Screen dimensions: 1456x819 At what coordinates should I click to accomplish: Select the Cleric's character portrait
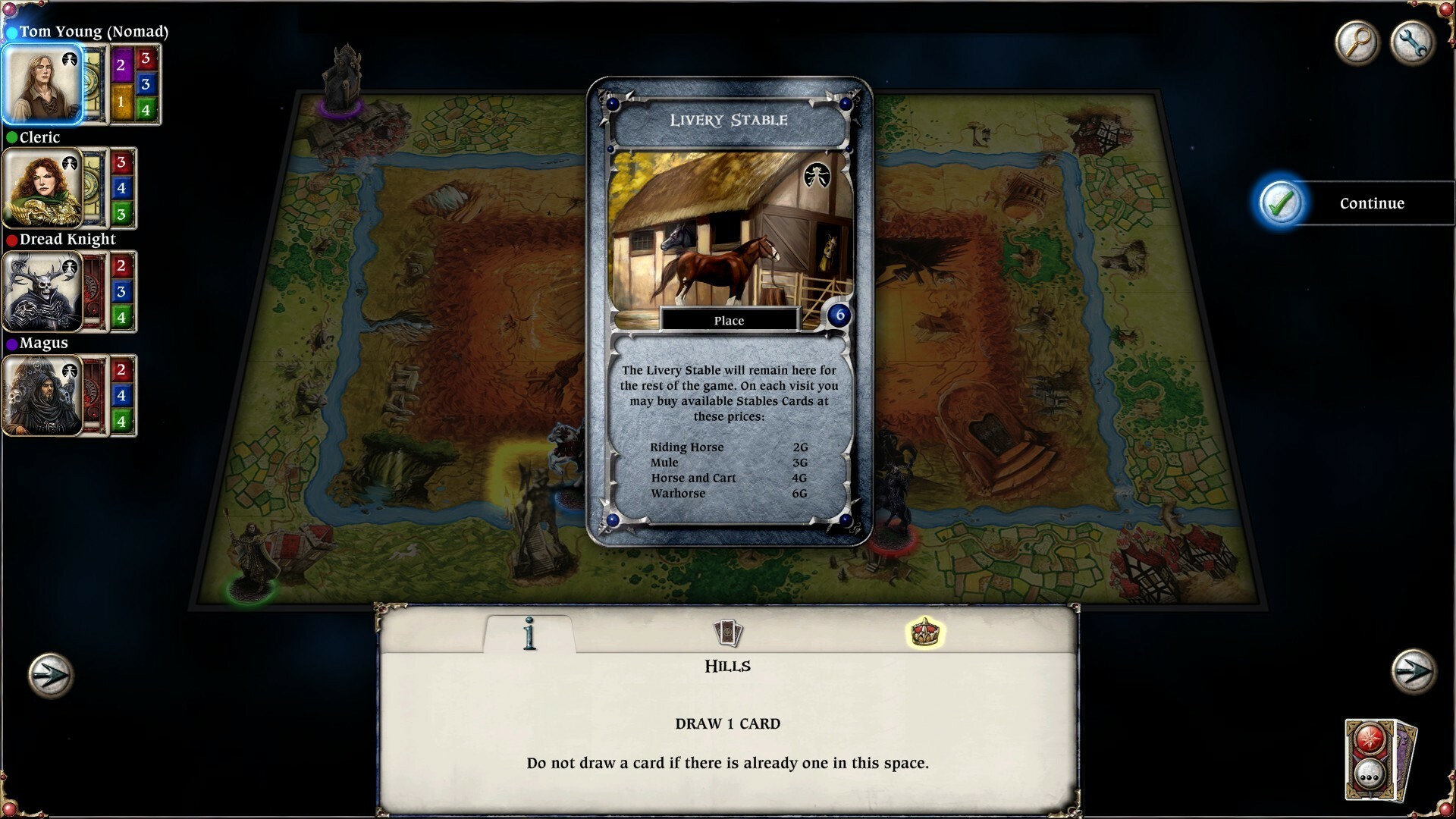(43, 188)
